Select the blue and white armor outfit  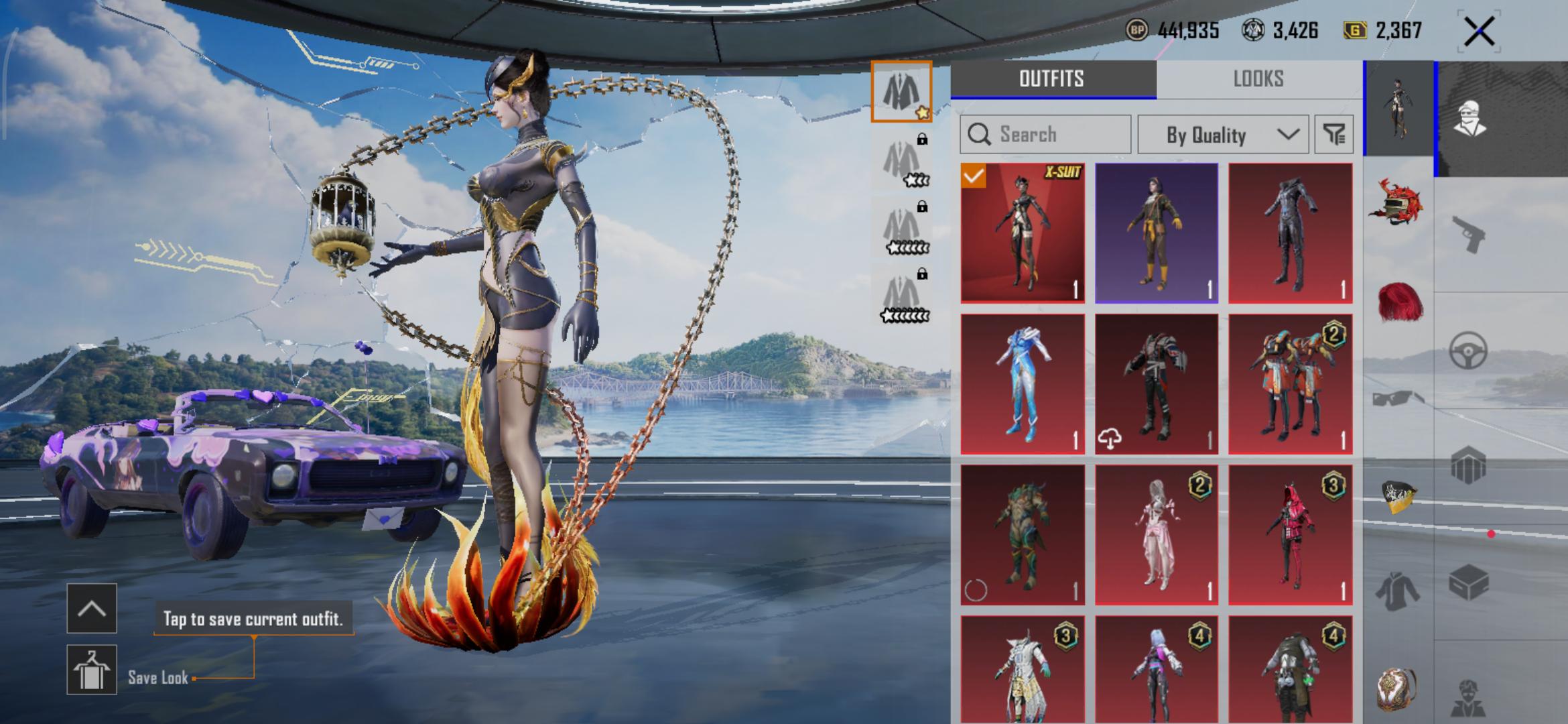coord(1023,383)
